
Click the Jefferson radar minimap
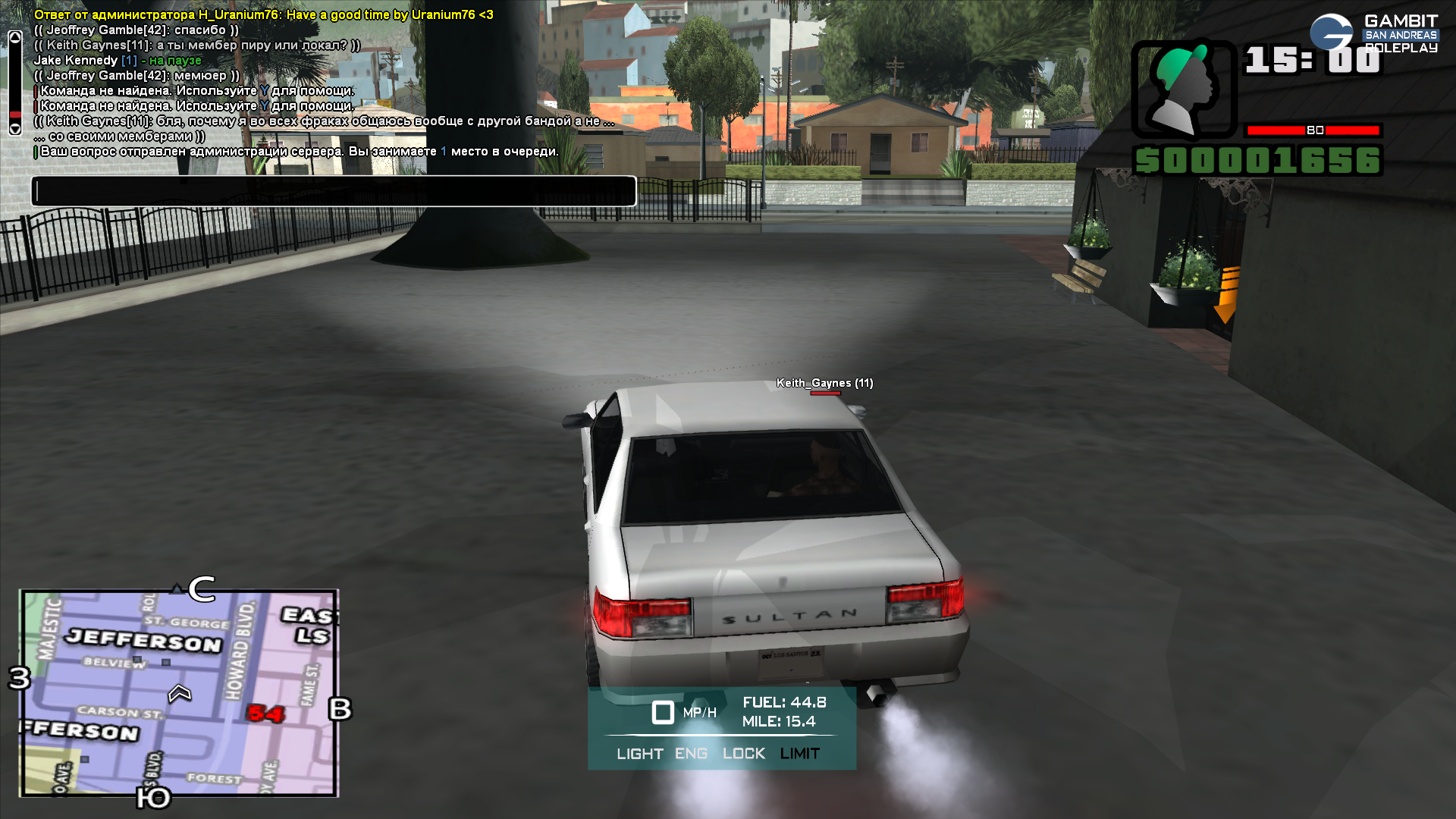click(x=180, y=693)
